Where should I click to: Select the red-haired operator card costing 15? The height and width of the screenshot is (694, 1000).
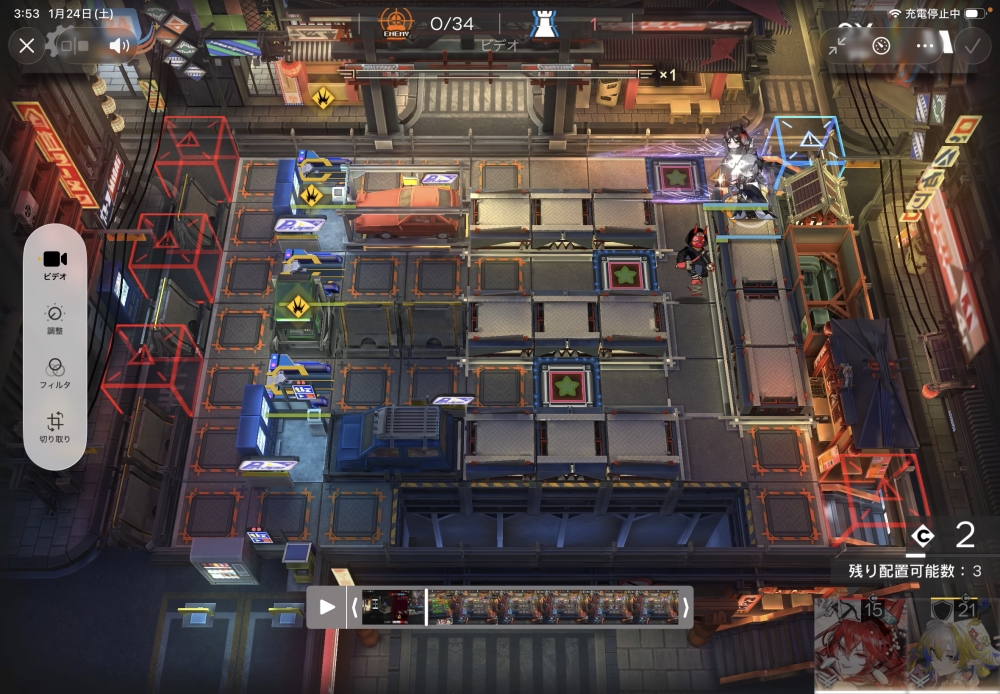[x=860, y=646]
